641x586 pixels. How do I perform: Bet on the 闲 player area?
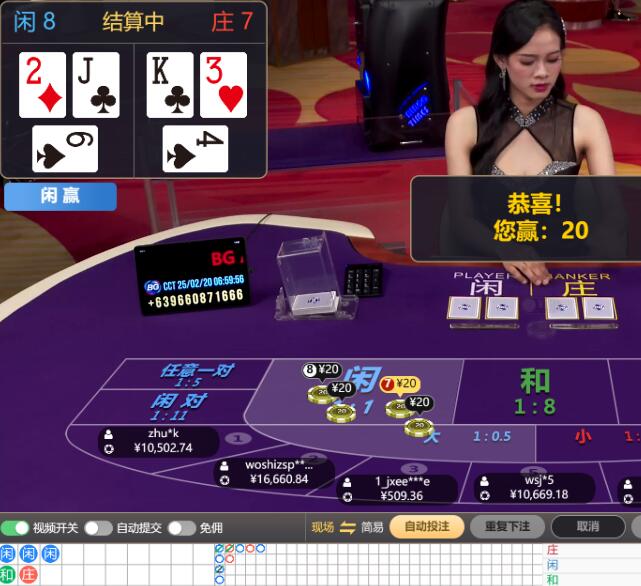click(x=366, y=380)
